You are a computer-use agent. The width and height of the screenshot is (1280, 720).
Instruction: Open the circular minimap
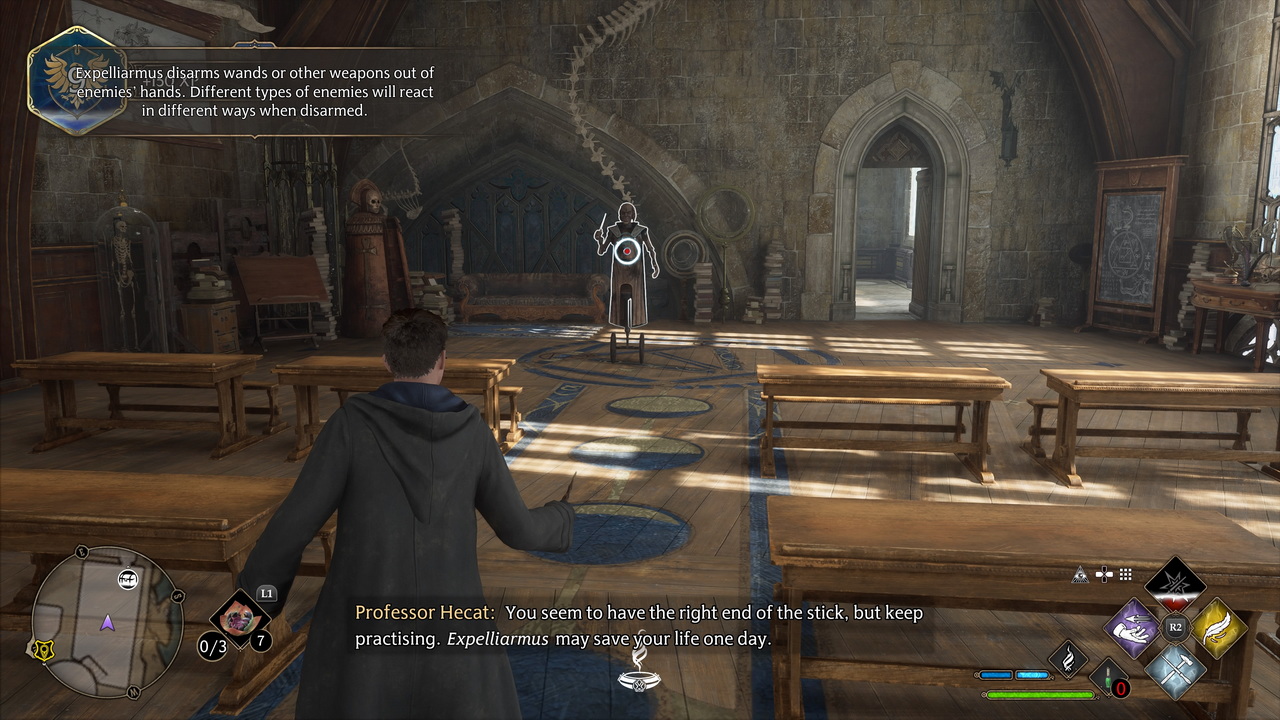[x=107, y=621]
